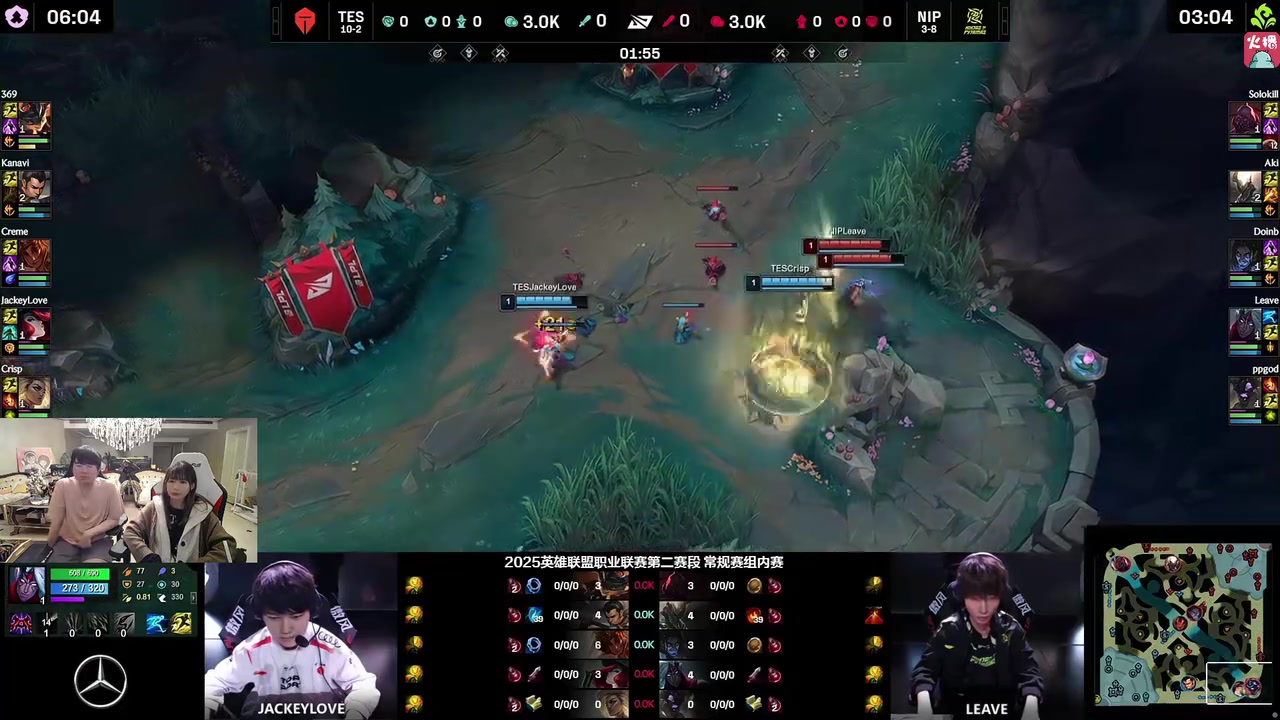Select Creme's champion portrait
Viewport: 1280px width, 720px height.
coord(35,256)
